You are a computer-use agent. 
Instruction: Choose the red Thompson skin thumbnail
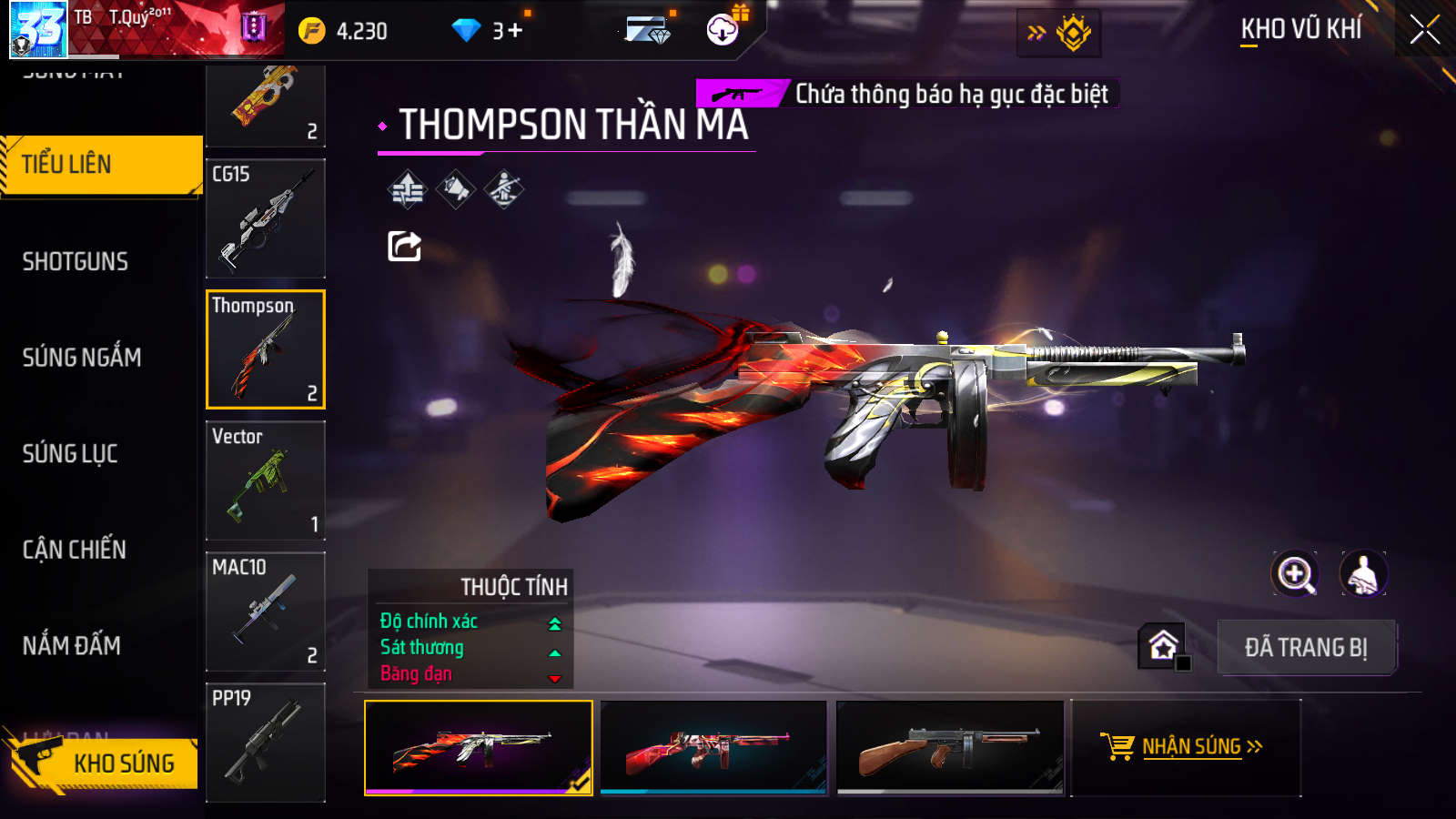coord(713,747)
